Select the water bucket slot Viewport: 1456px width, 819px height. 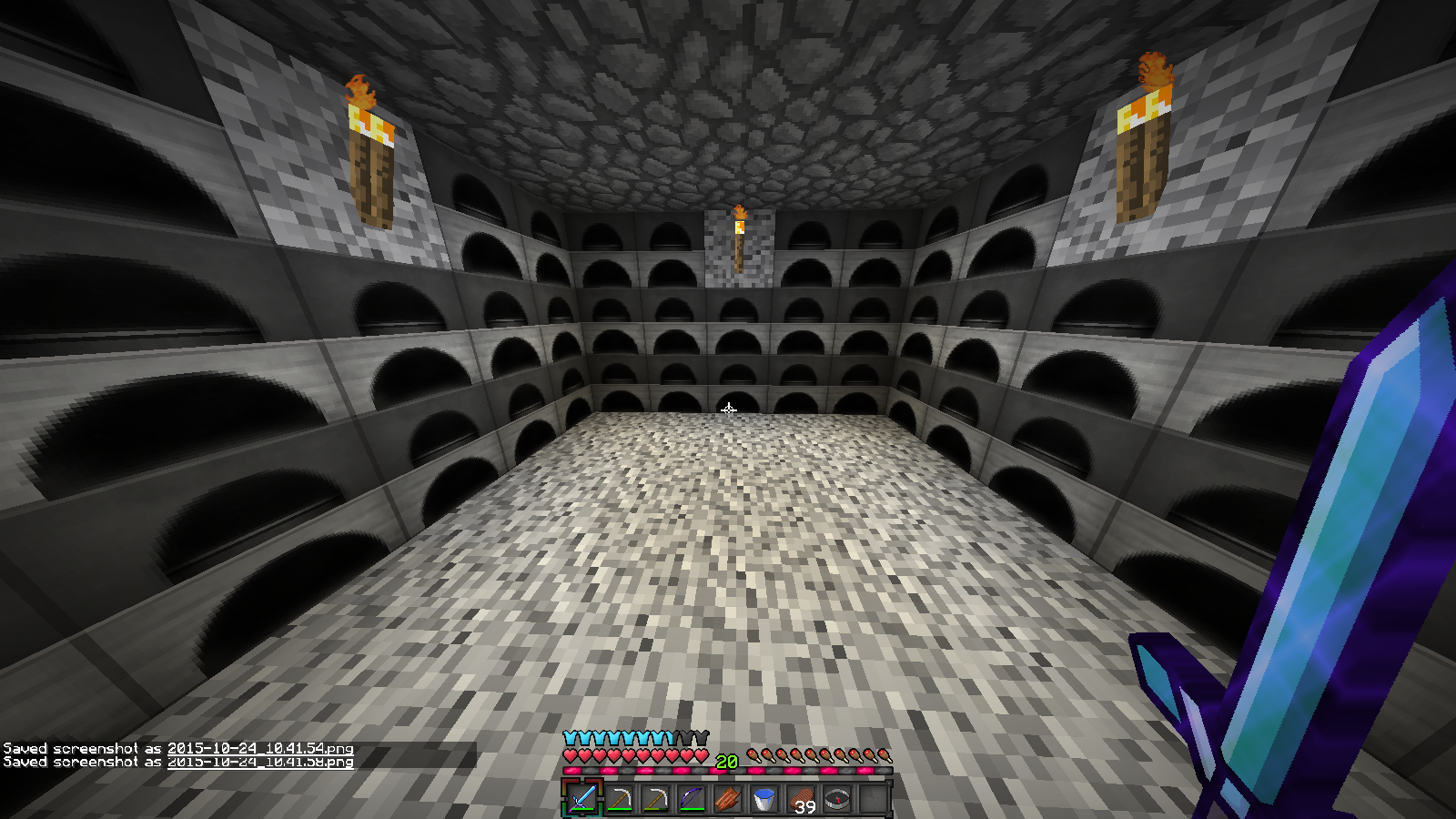764,799
